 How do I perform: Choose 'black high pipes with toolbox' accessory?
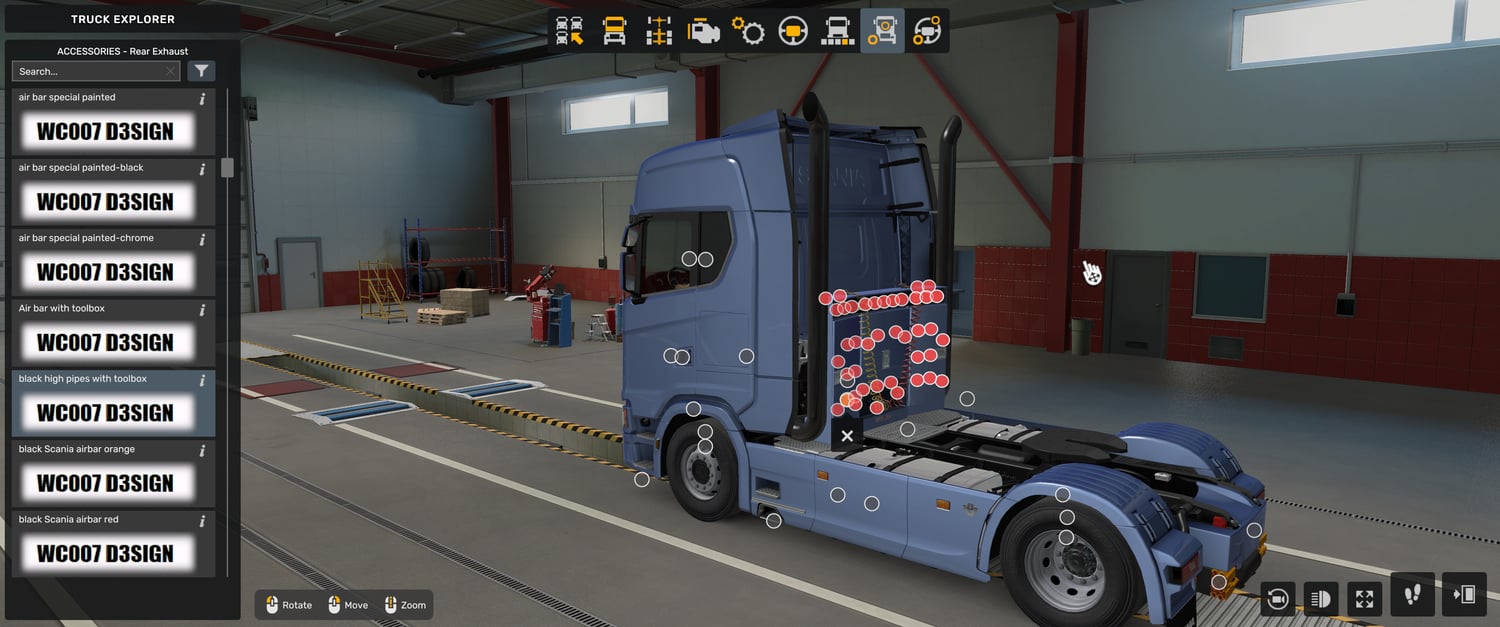[105, 412]
